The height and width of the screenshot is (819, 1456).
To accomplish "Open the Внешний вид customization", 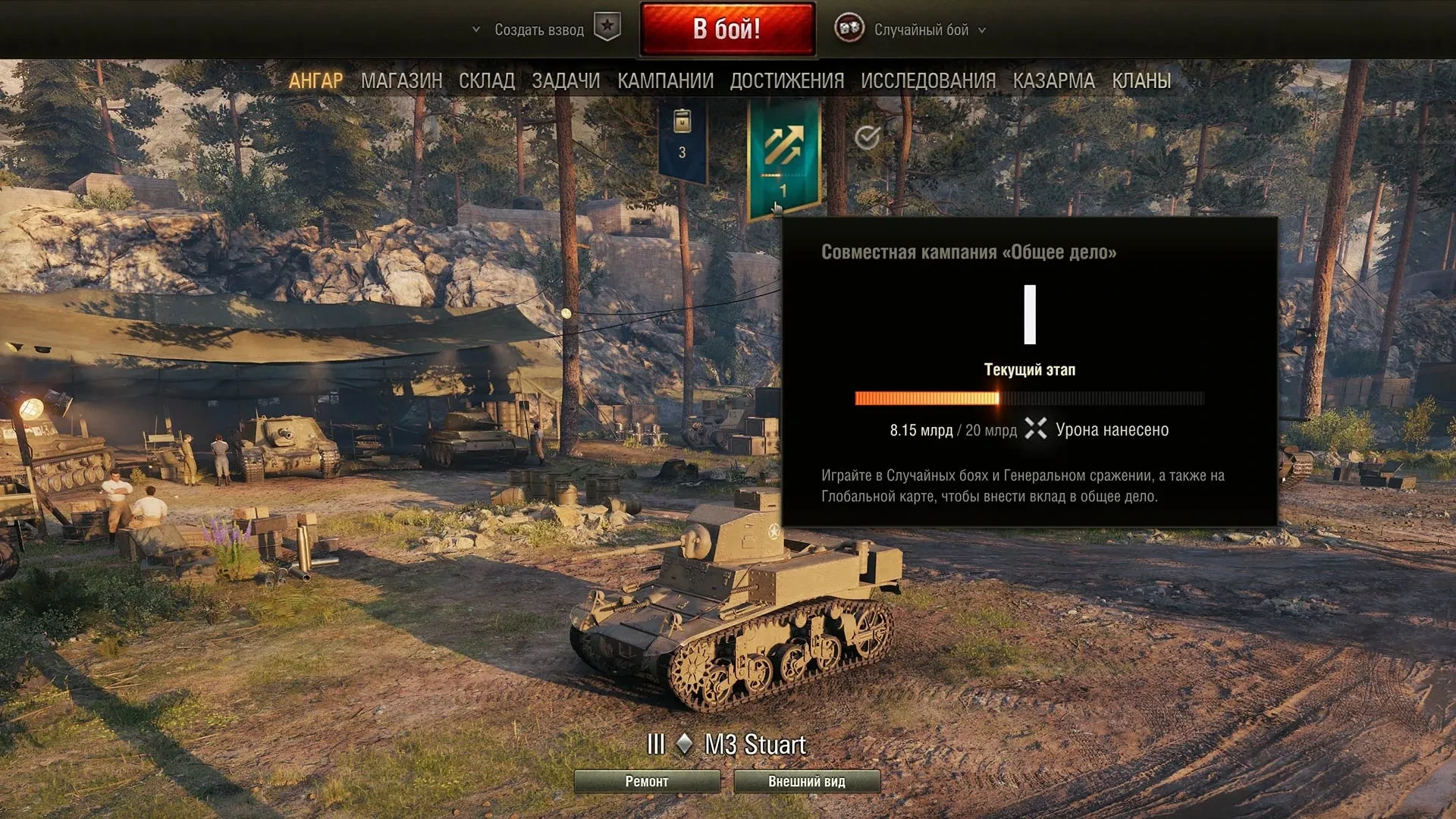I will (x=806, y=781).
